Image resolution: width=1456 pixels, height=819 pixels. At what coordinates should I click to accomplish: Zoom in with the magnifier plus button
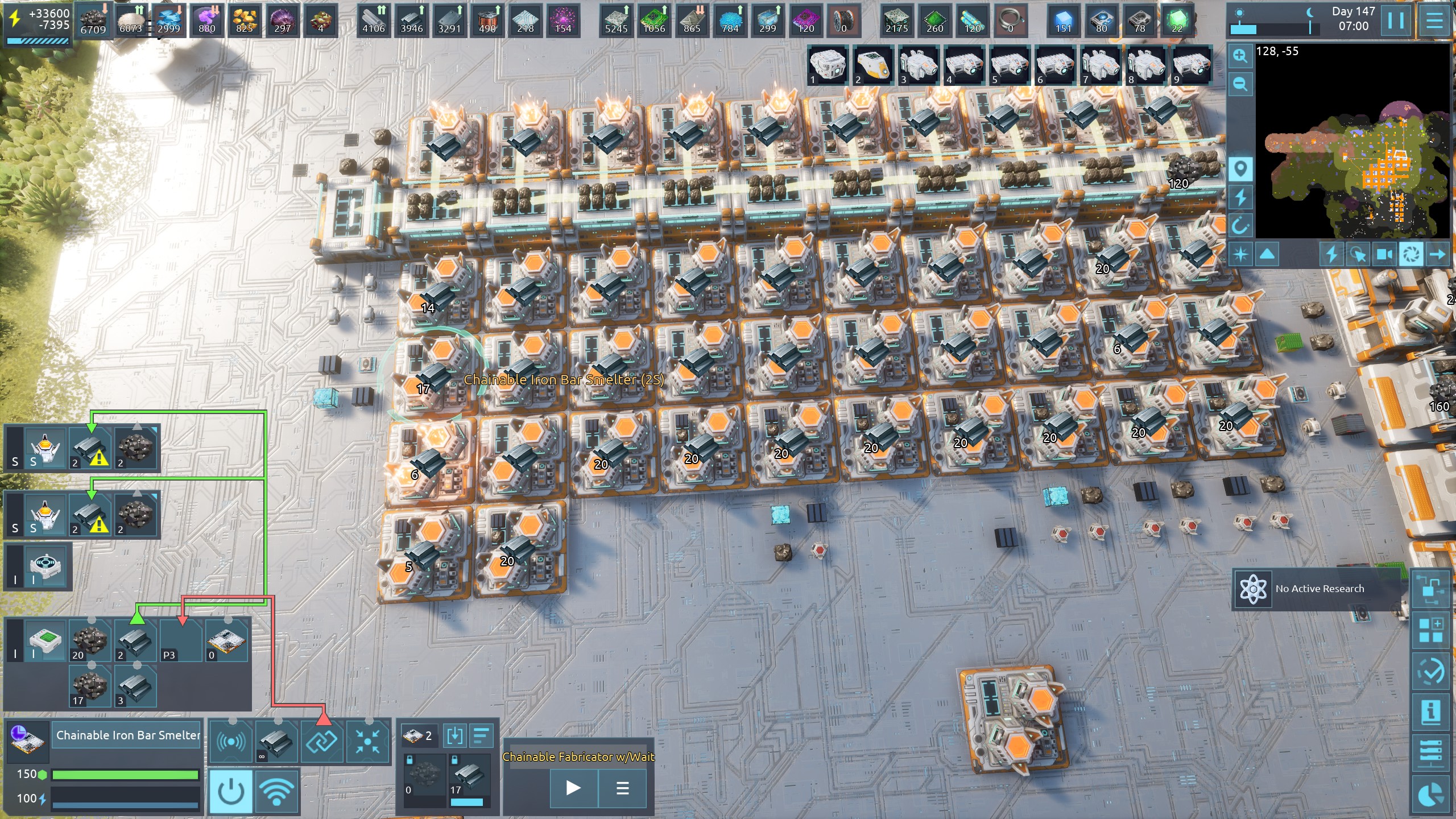click(x=1240, y=56)
